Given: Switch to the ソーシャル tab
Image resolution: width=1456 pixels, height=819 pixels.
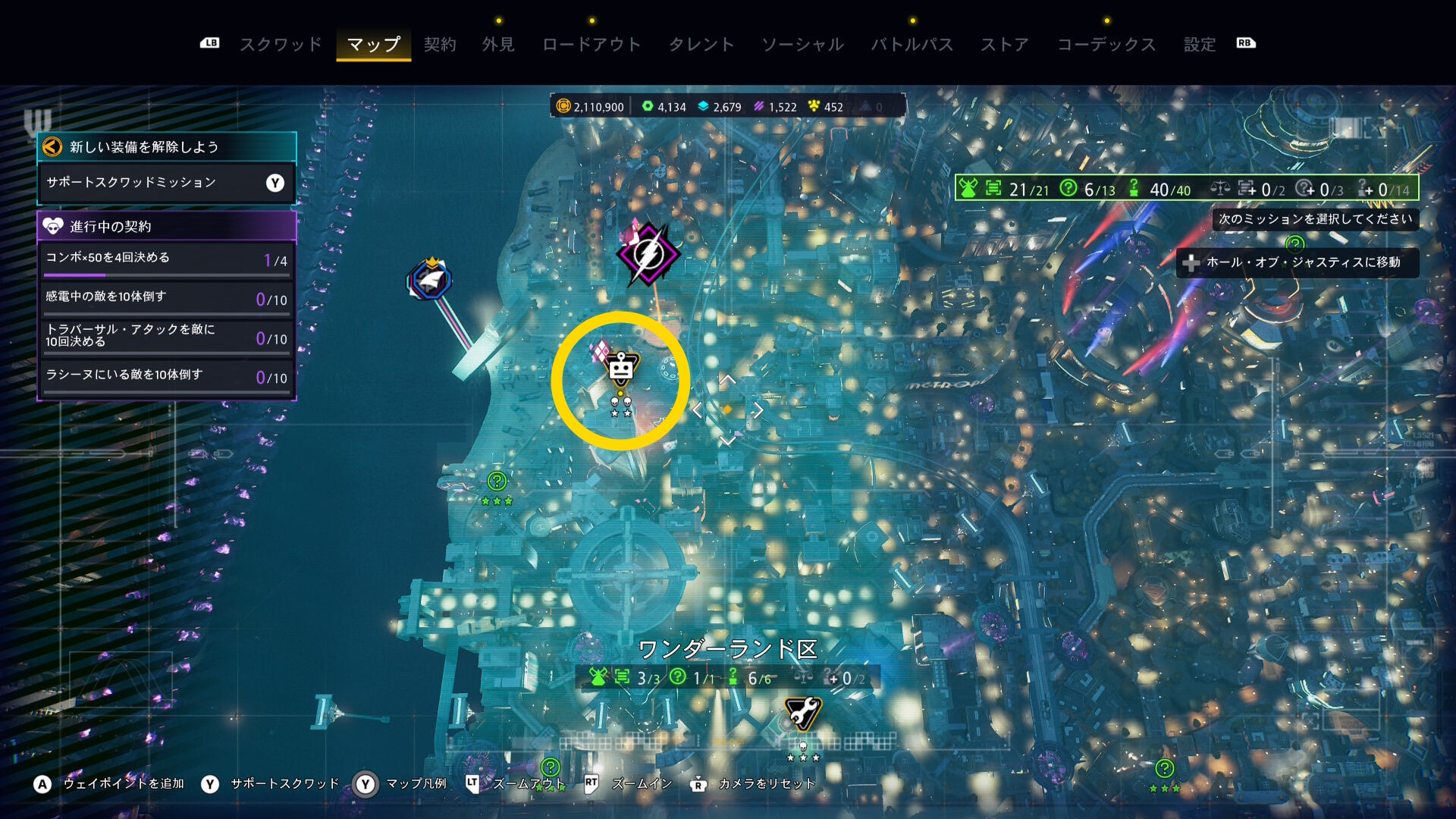Looking at the screenshot, I should [802, 45].
